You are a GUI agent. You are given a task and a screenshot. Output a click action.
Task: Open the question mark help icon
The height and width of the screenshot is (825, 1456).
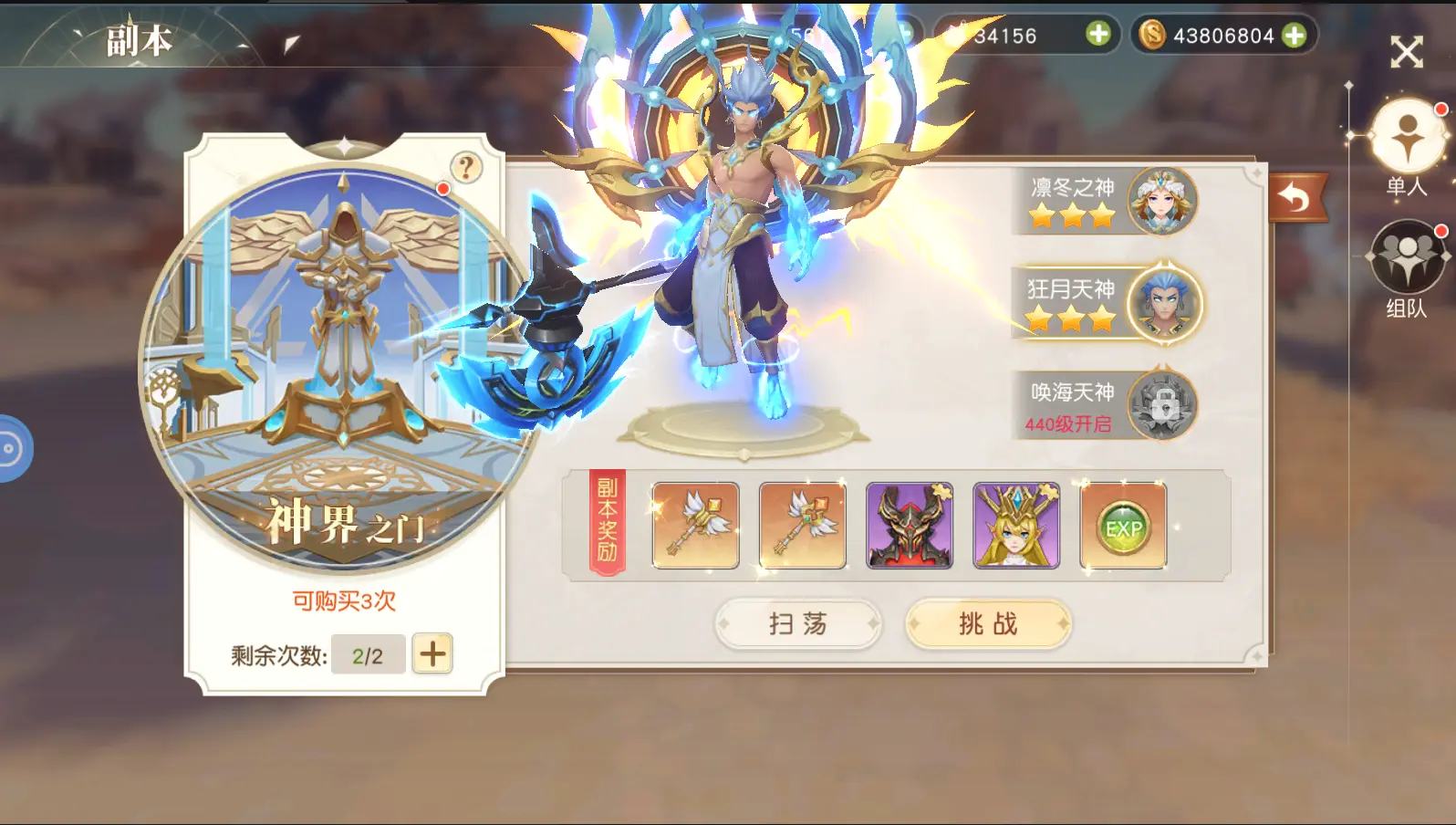(466, 168)
